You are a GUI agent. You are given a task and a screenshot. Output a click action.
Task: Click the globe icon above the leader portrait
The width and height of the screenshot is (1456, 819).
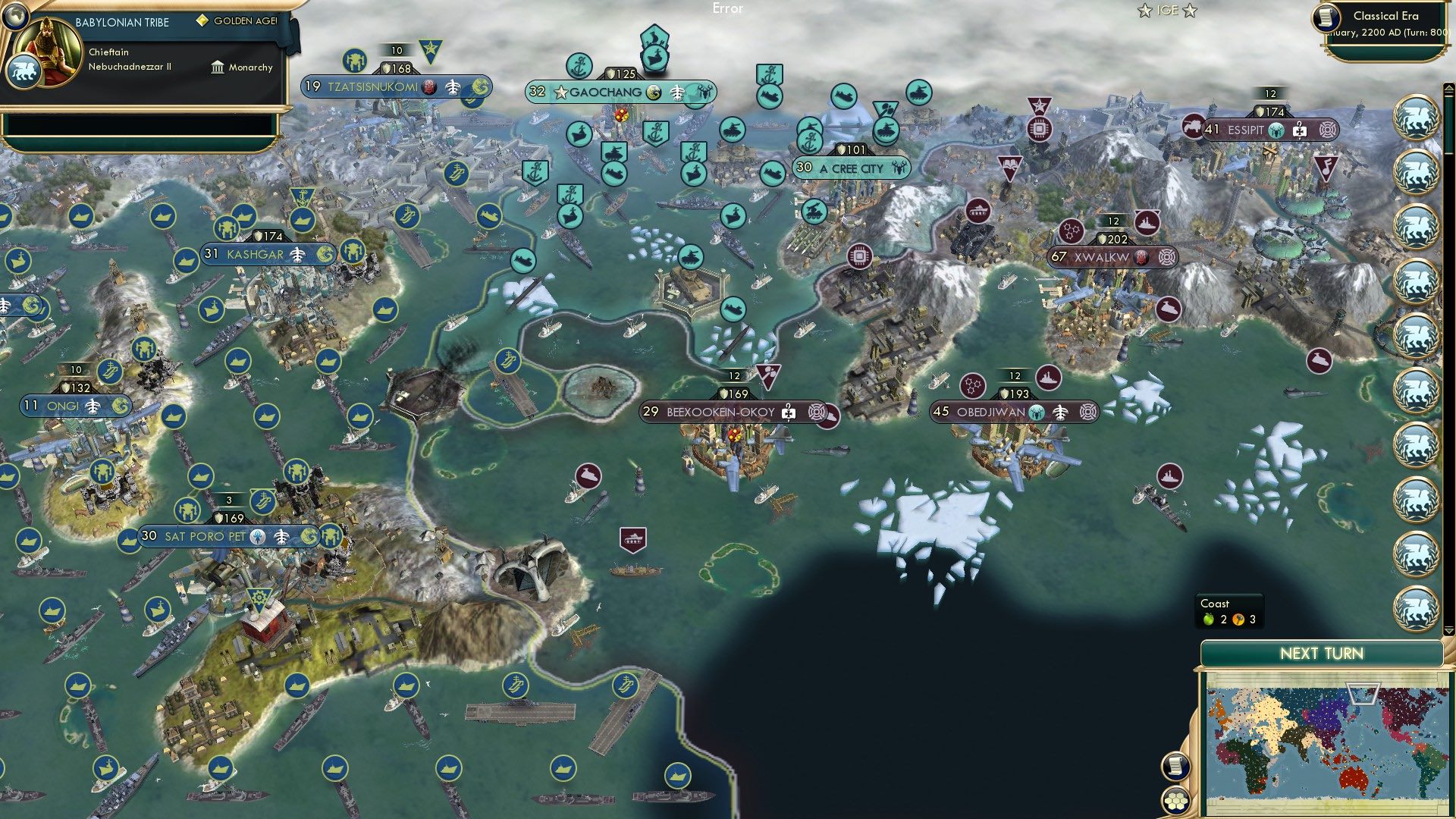[15, 17]
